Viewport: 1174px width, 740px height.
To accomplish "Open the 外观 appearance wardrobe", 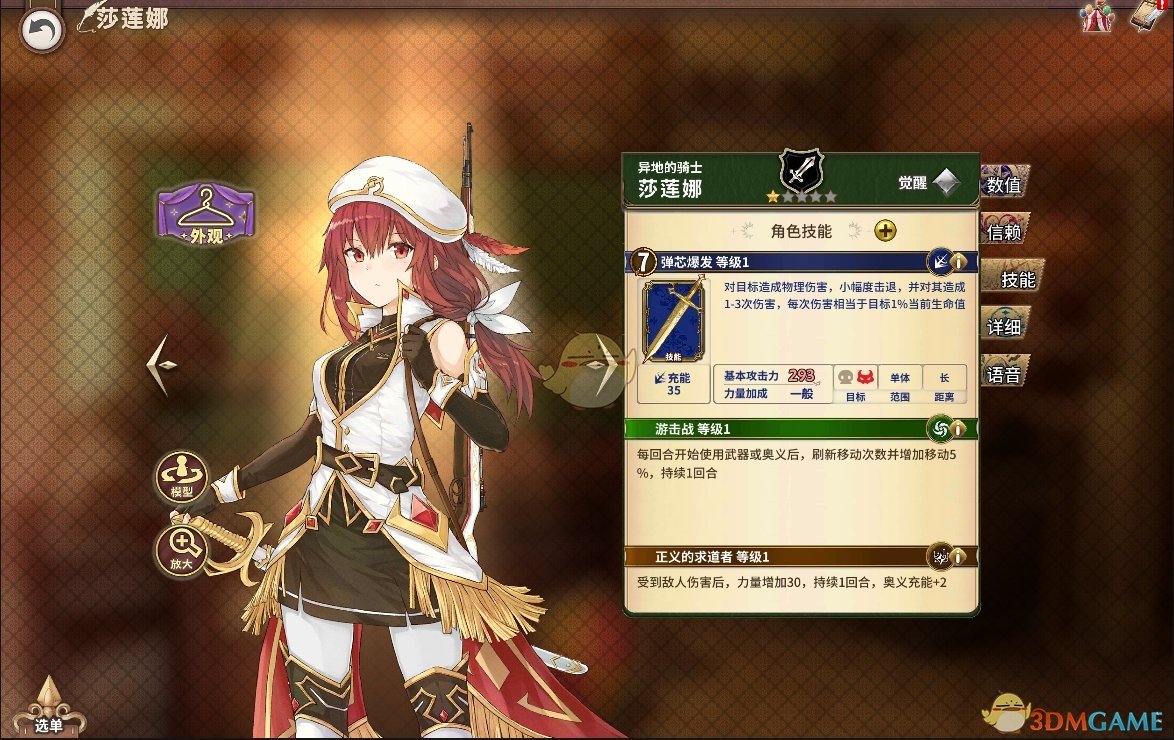I will click(205, 213).
